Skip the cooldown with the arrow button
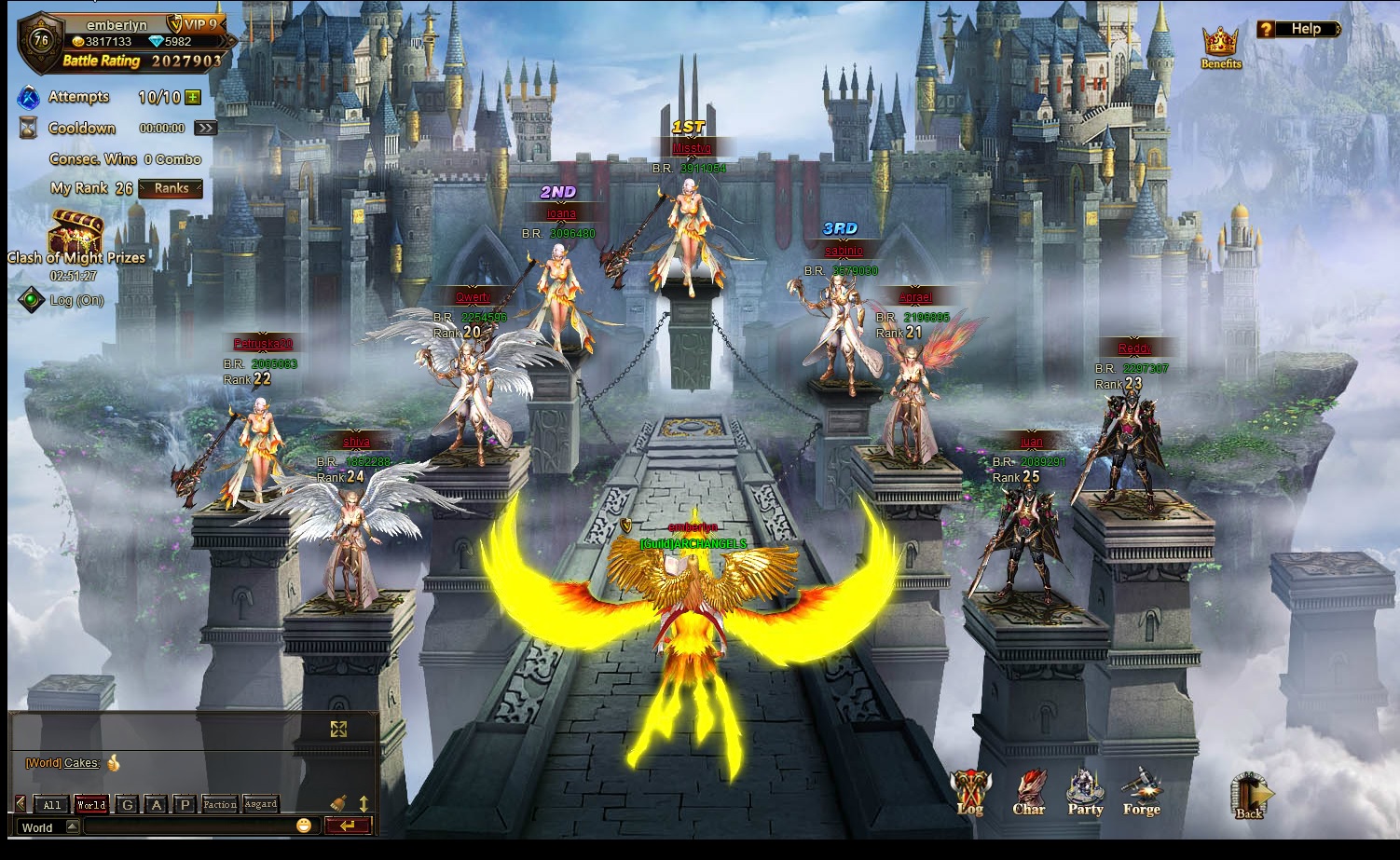1400x860 pixels. pos(205,128)
